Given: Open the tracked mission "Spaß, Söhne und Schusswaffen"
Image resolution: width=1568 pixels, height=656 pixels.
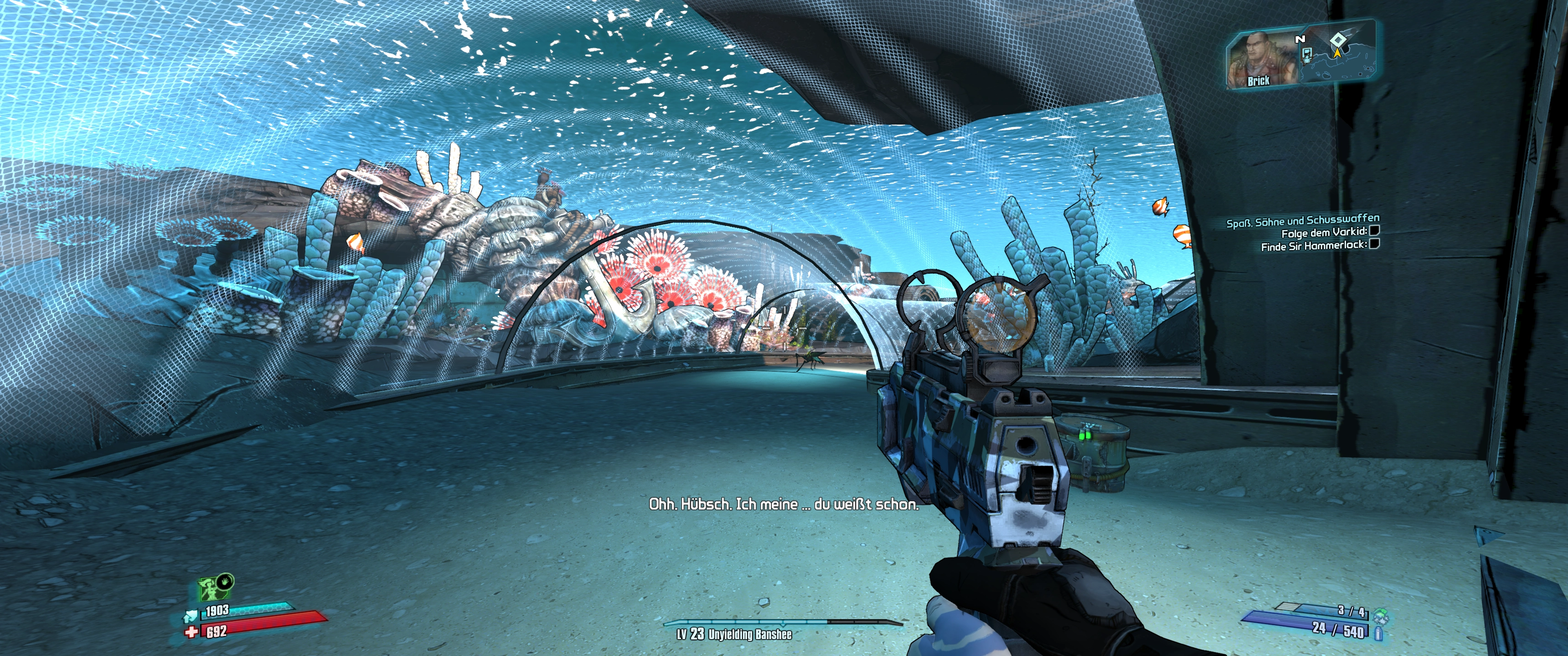Looking at the screenshot, I should point(1303,220).
